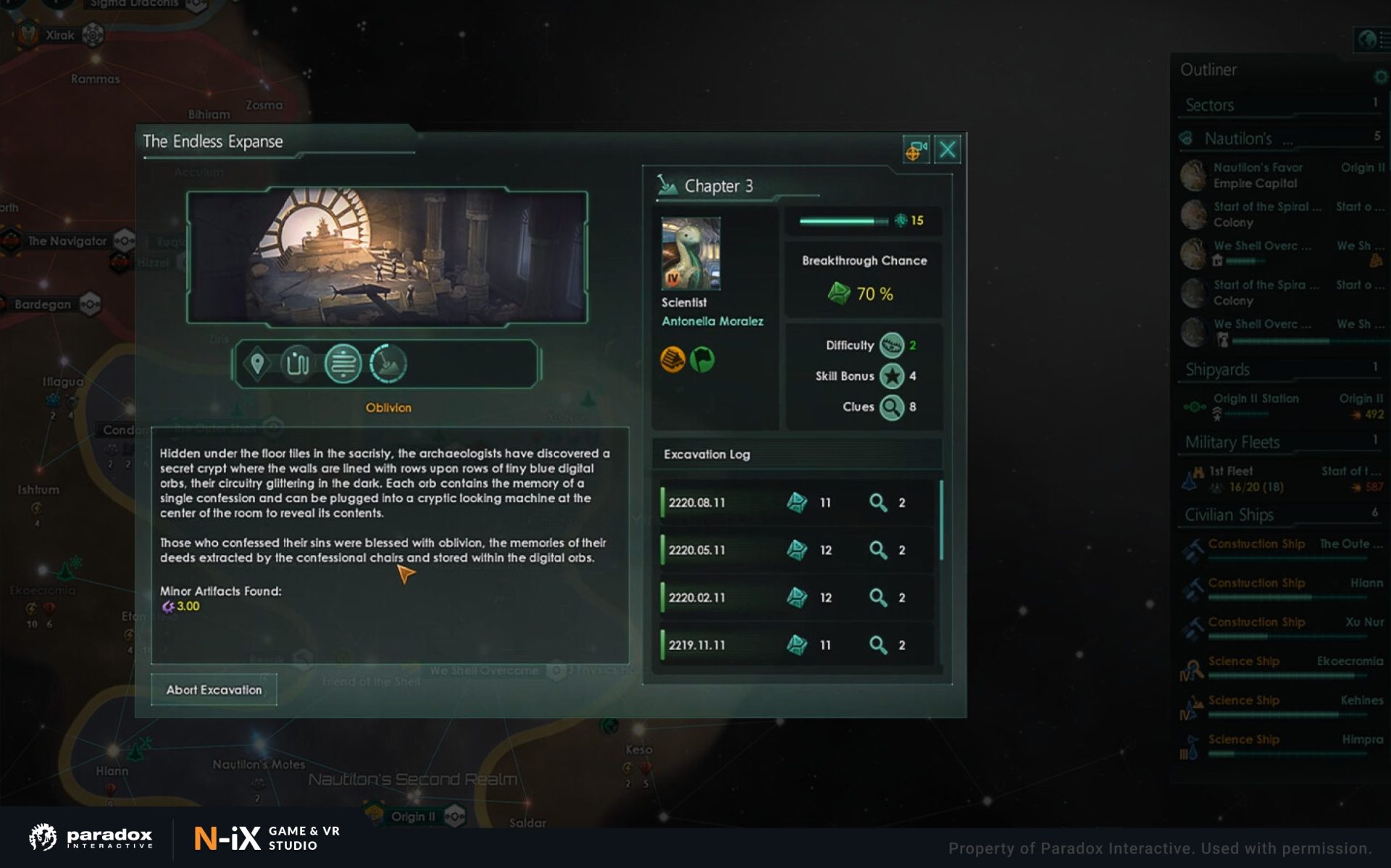
Task: Open the outliner settings gear
Action: click(1380, 77)
